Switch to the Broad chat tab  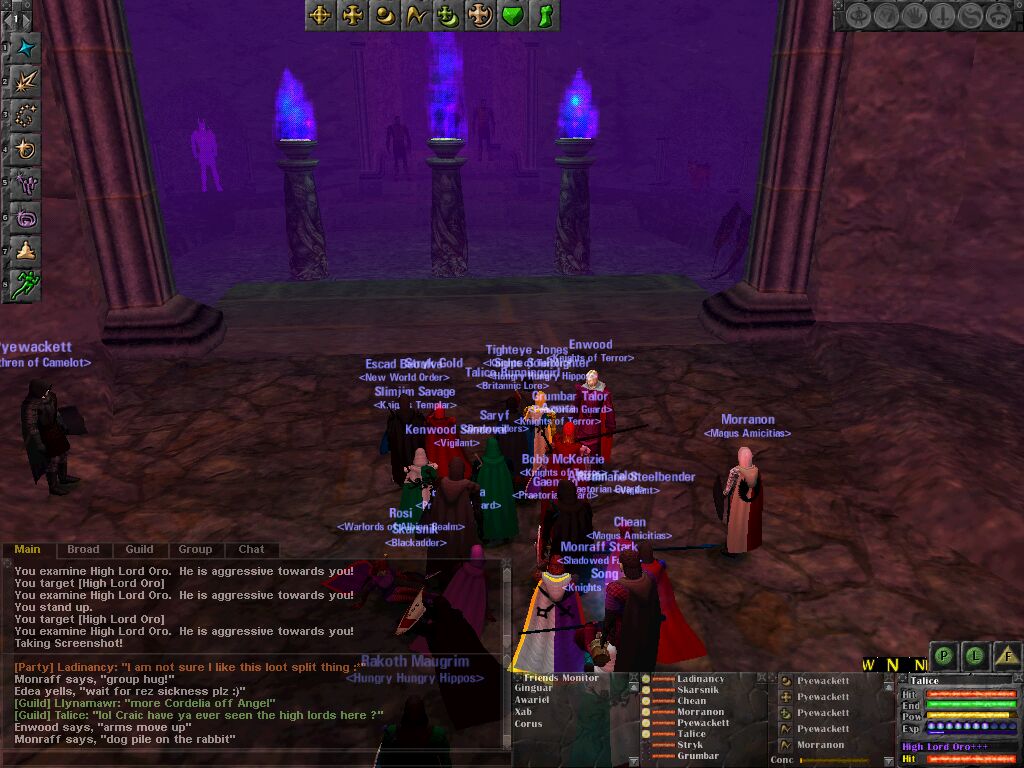pos(83,549)
